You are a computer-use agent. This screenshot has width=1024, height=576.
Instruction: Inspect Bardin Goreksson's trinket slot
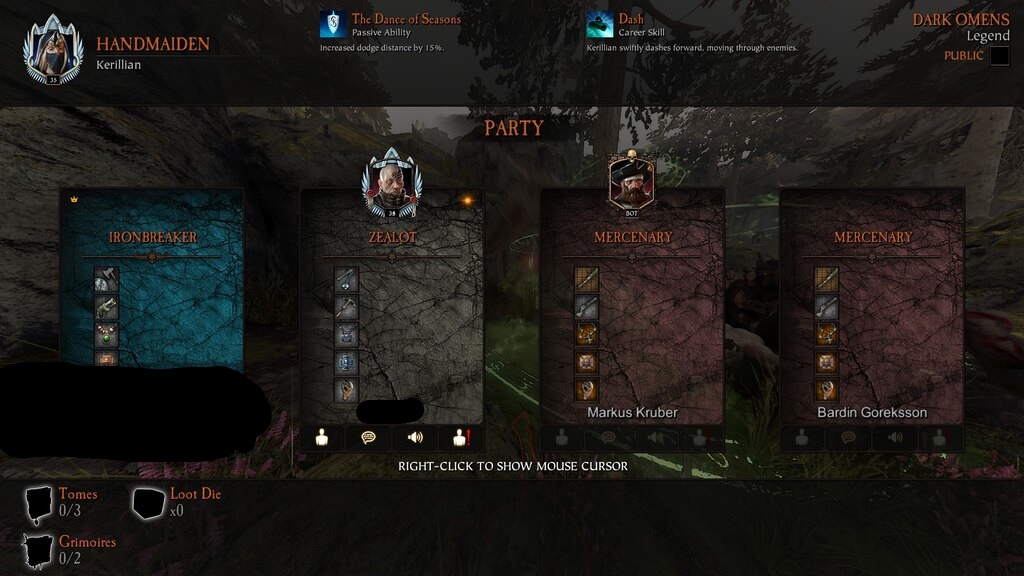pos(826,390)
